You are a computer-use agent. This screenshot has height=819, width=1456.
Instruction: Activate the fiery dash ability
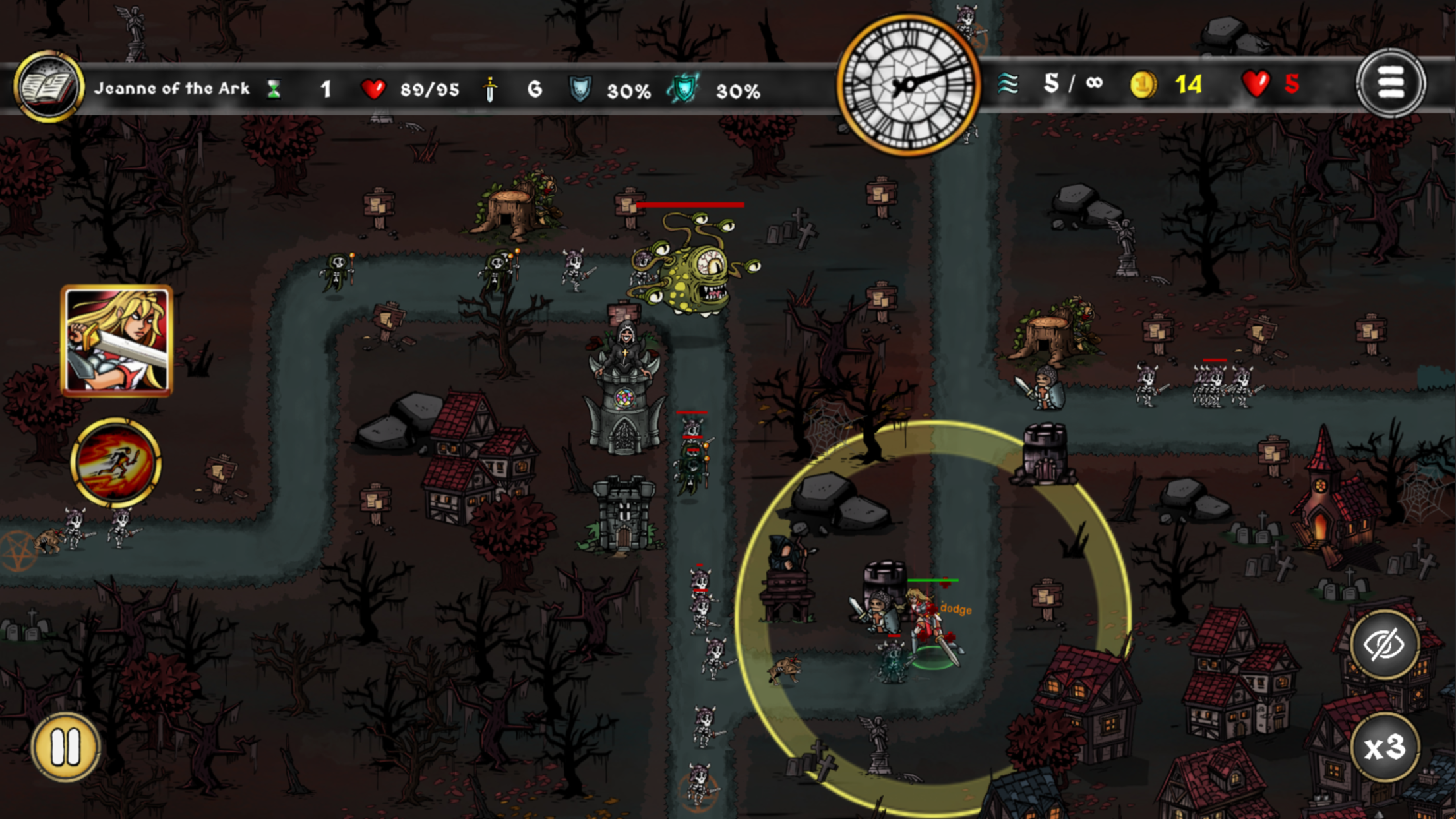tap(116, 462)
